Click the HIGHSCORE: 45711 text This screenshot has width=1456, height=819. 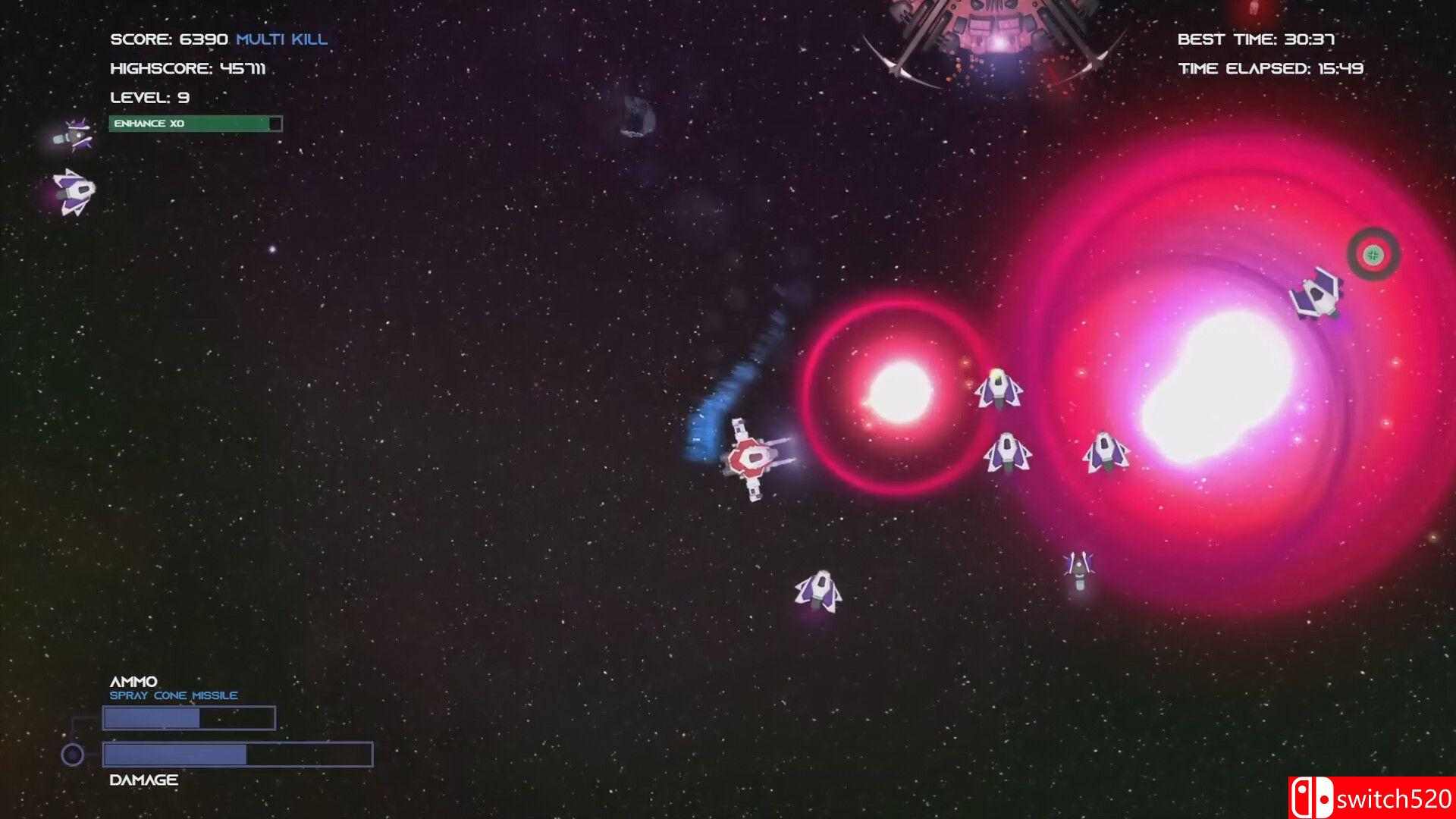[x=191, y=68]
